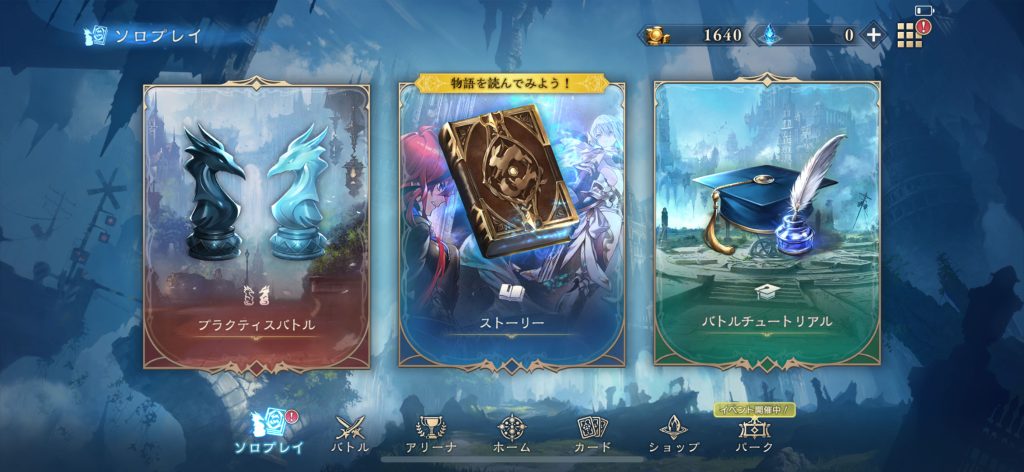Open the カード cards tab

[593, 434]
